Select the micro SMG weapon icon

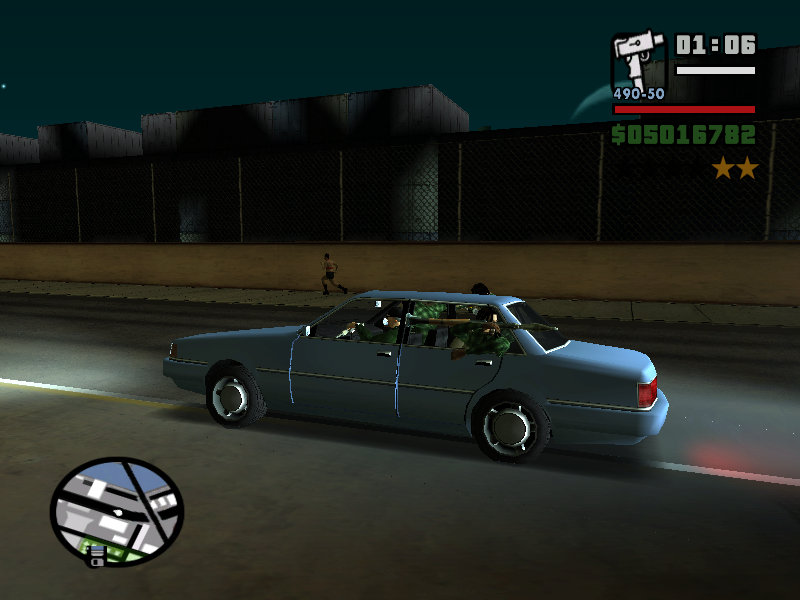(638, 62)
